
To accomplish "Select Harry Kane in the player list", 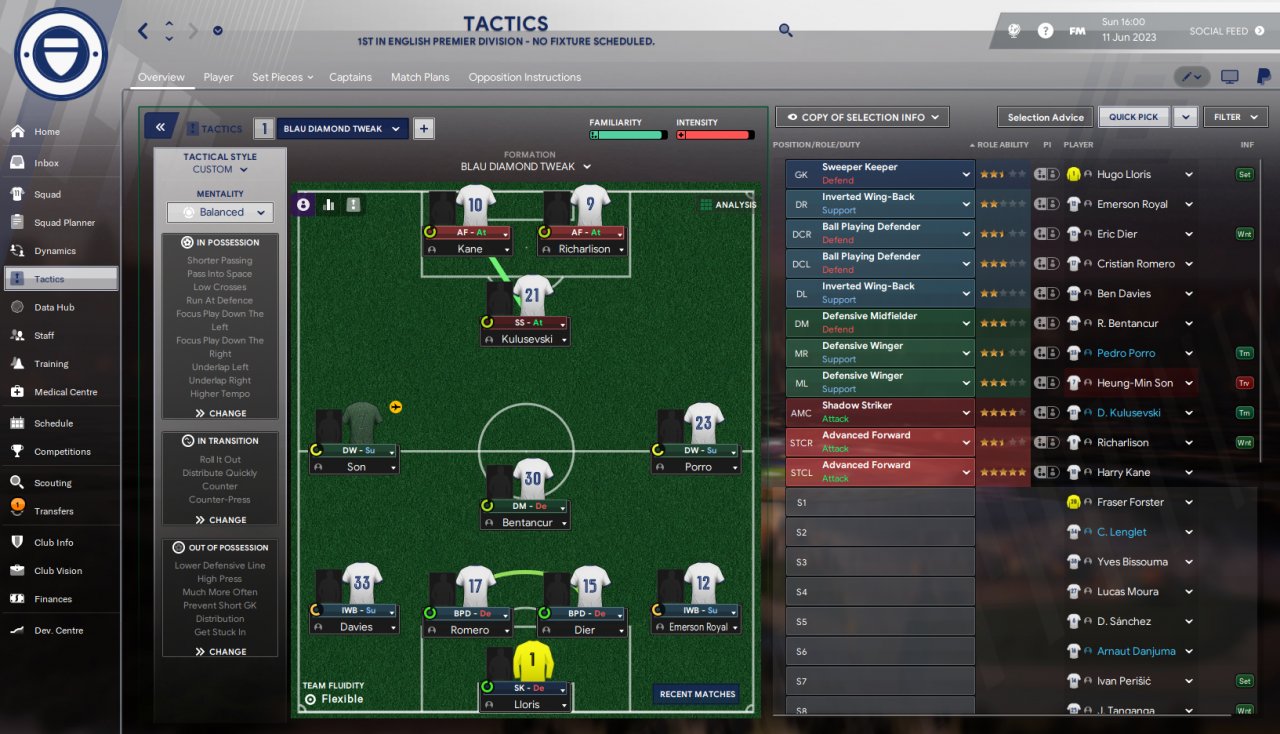I will pos(1123,472).
